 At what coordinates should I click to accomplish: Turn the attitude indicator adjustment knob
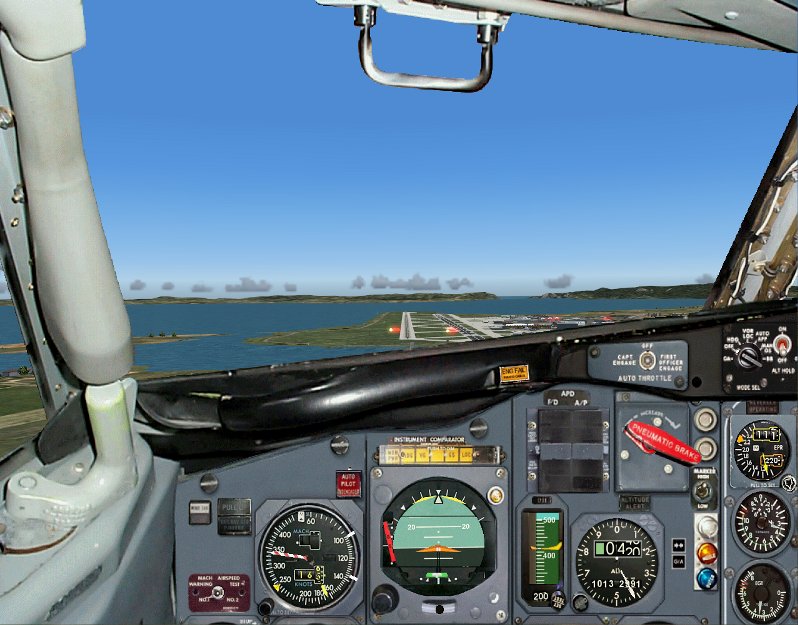(x=384, y=598)
